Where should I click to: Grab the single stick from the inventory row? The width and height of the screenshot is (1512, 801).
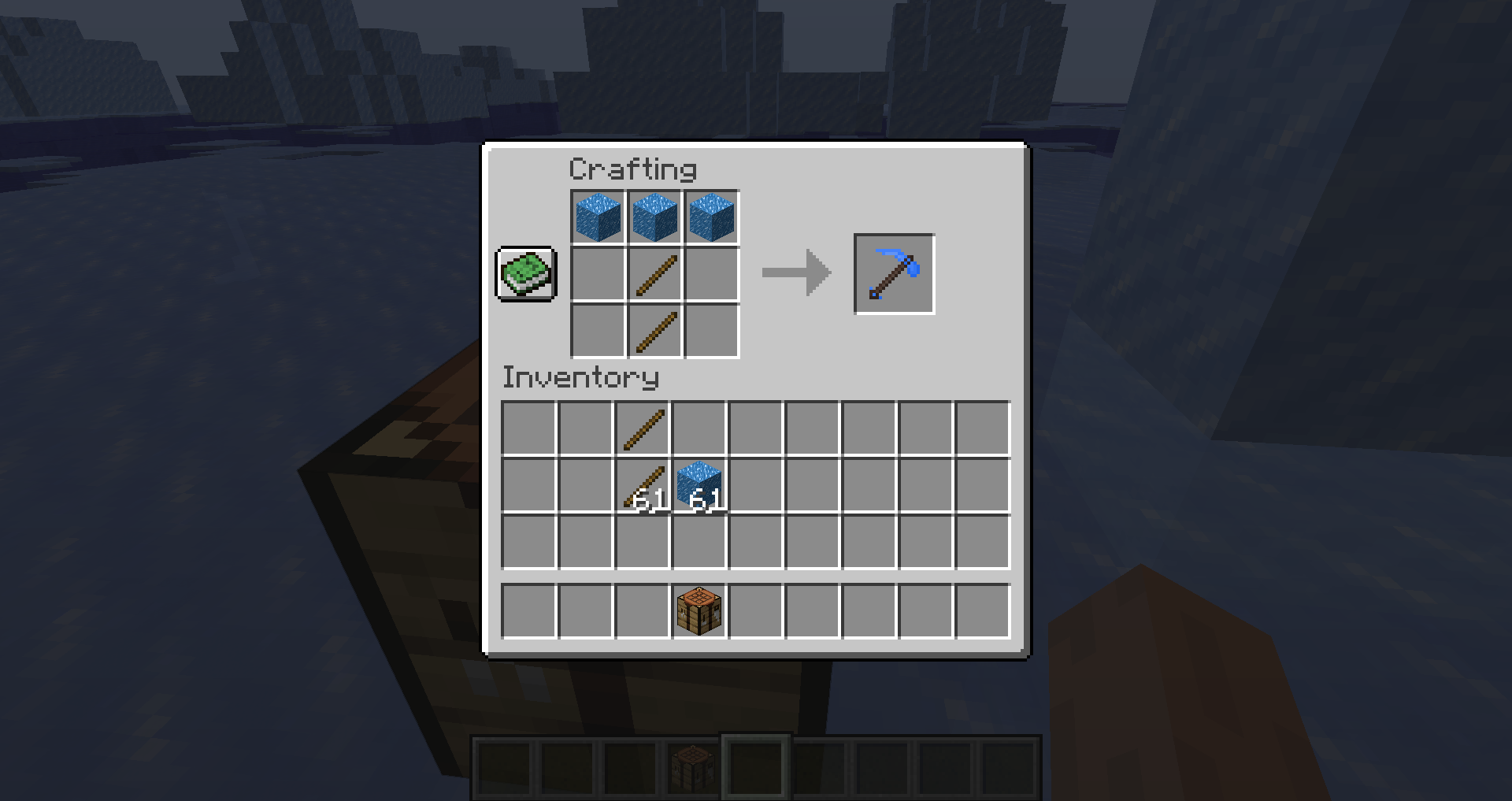click(x=642, y=426)
